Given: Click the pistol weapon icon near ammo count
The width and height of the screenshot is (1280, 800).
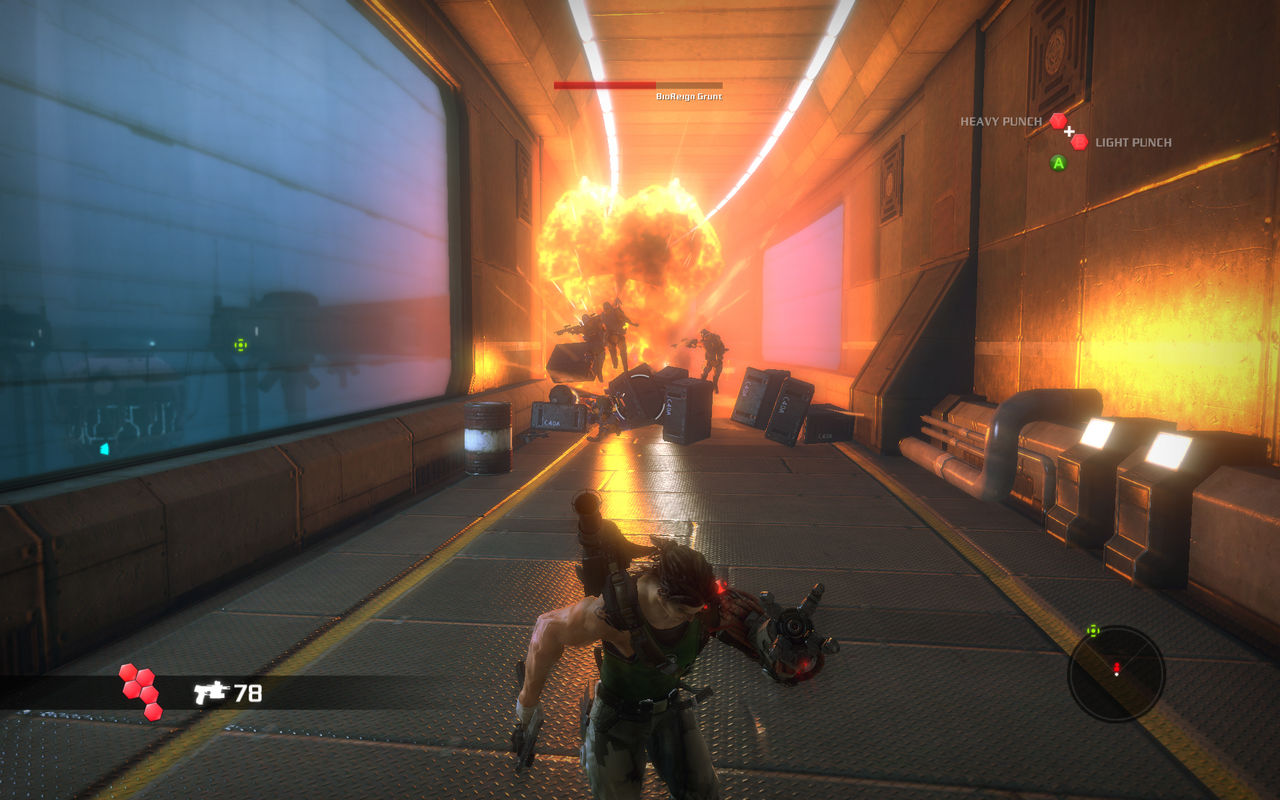Looking at the screenshot, I should (211, 692).
